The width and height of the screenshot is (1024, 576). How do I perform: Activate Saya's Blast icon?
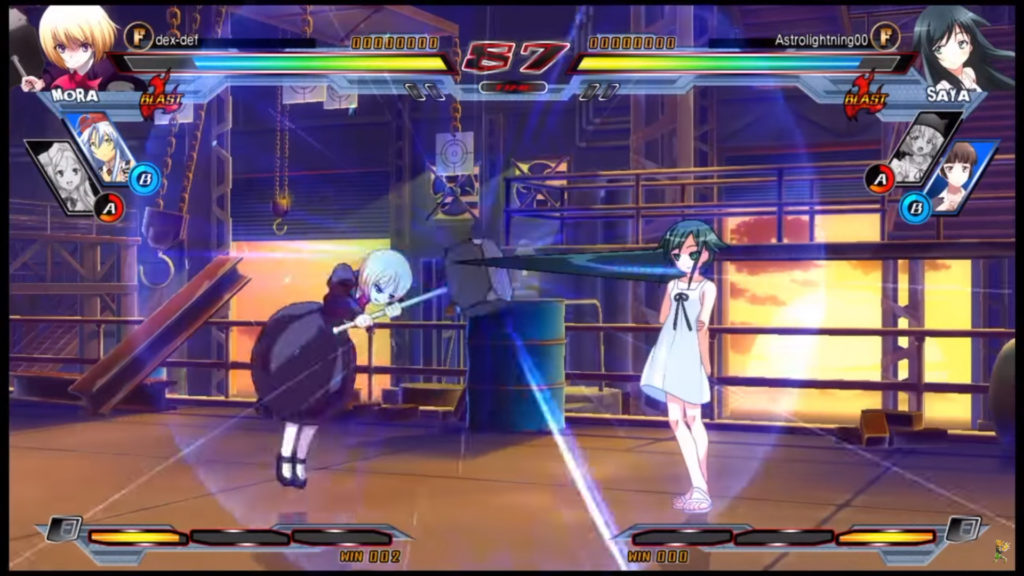[x=864, y=96]
